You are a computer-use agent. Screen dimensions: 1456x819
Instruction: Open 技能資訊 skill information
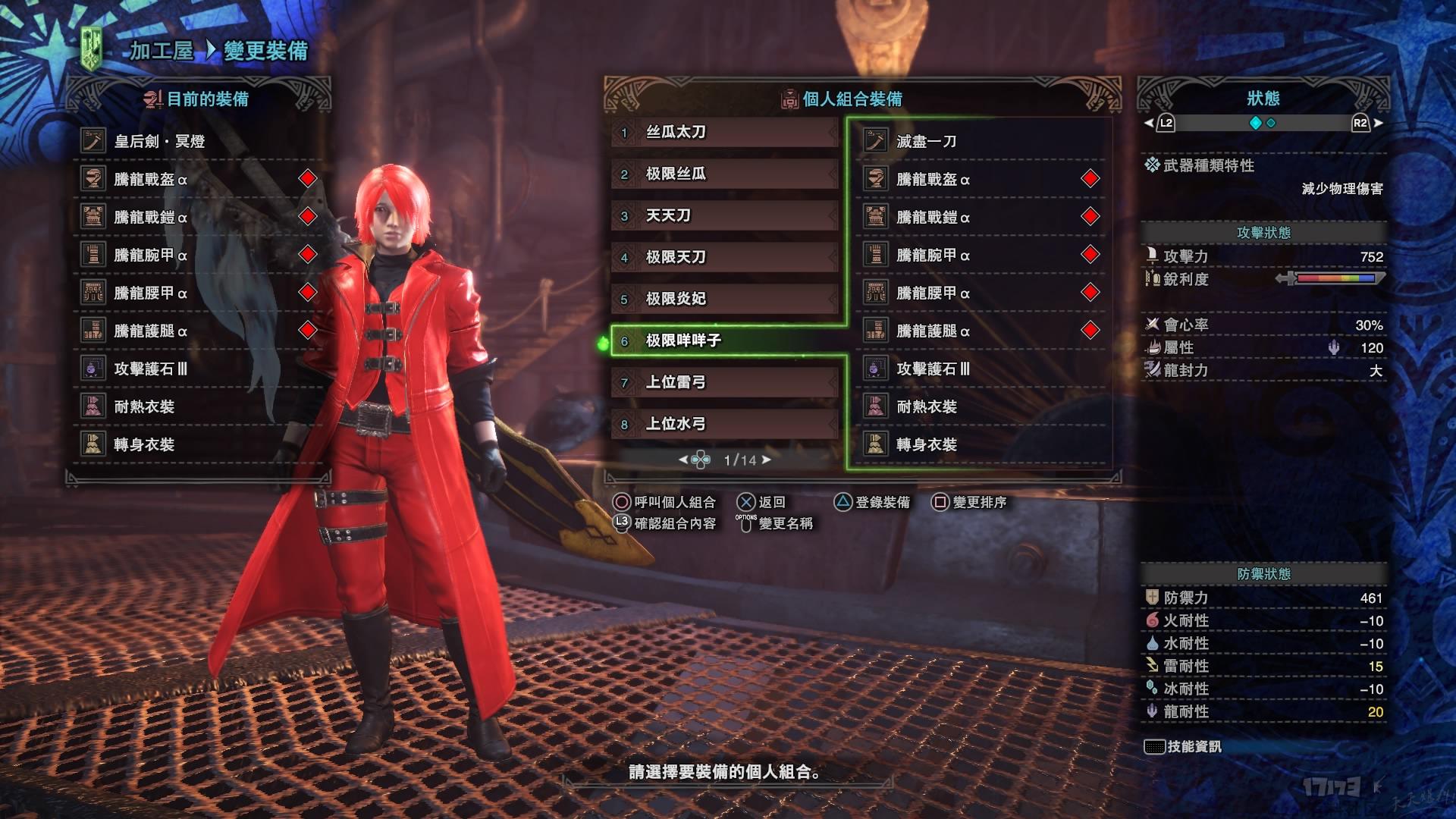[x=1184, y=747]
